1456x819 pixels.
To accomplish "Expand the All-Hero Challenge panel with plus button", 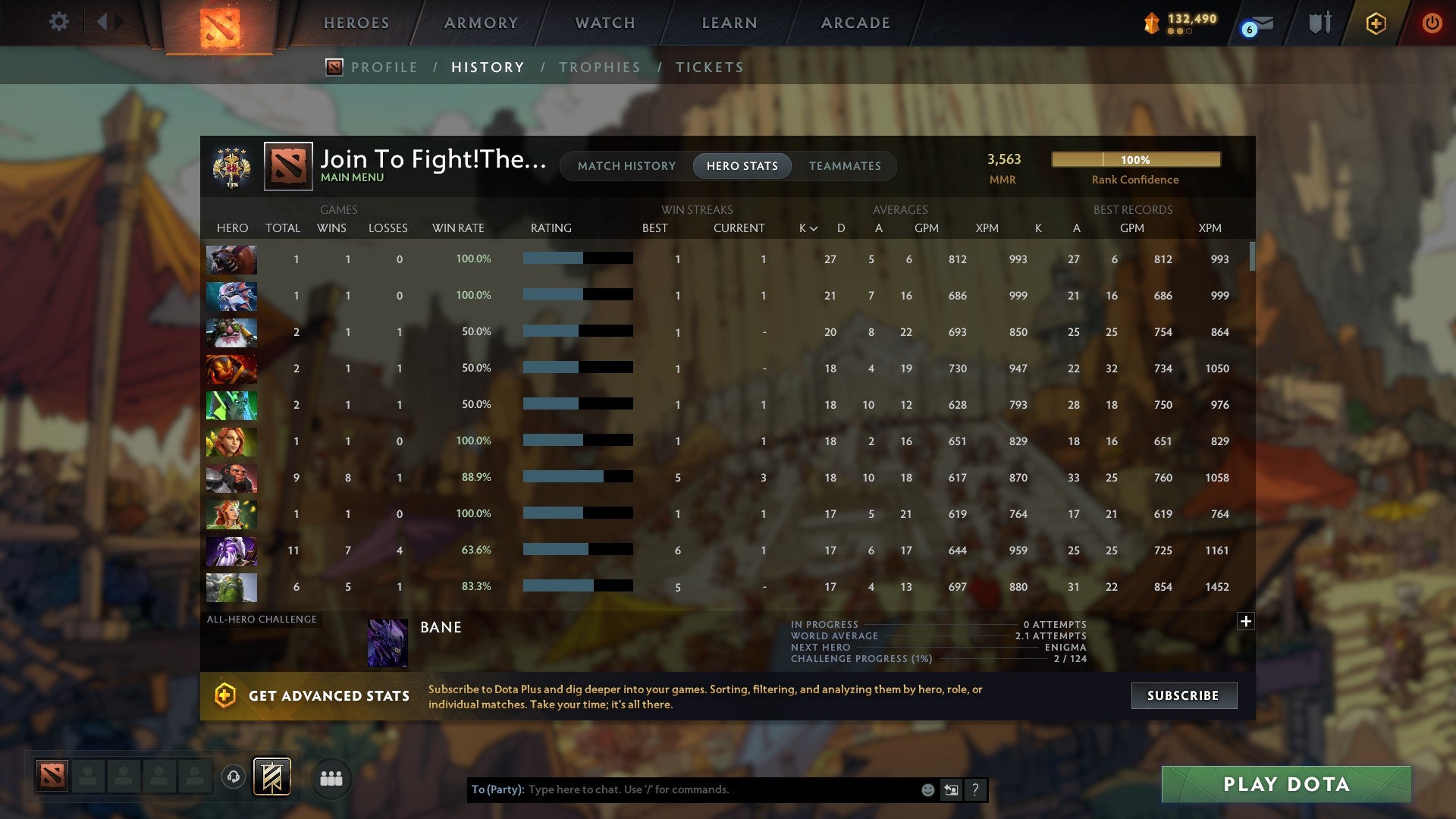I will point(1247,620).
